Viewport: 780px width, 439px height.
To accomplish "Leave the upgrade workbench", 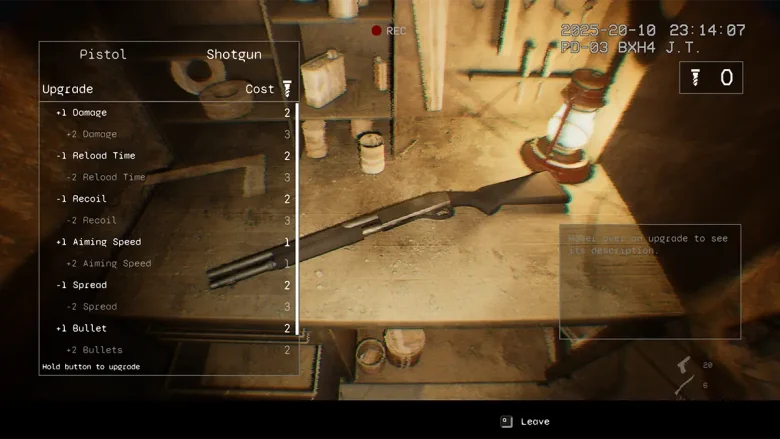I will tap(526, 422).
